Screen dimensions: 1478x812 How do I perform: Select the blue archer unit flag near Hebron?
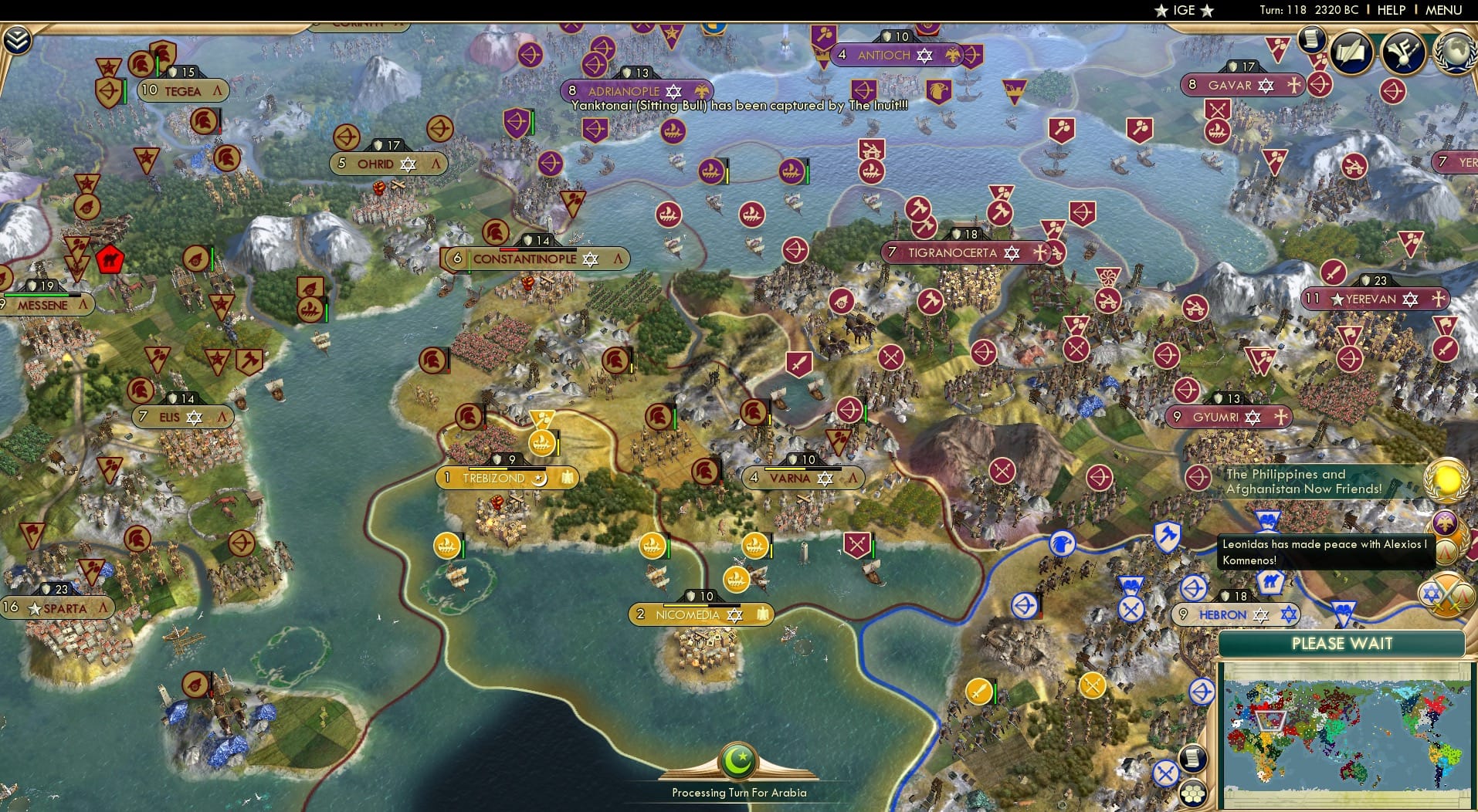click(1192, 589)
